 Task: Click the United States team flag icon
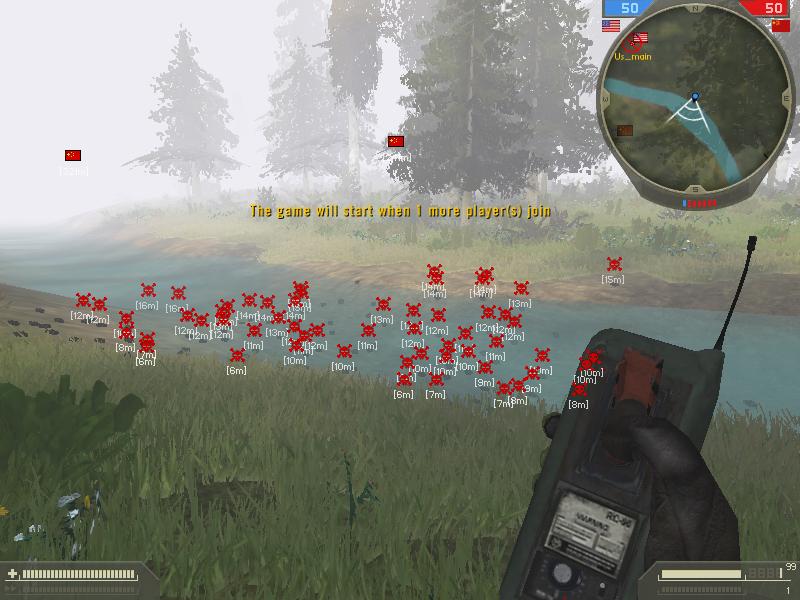point(611,26)
